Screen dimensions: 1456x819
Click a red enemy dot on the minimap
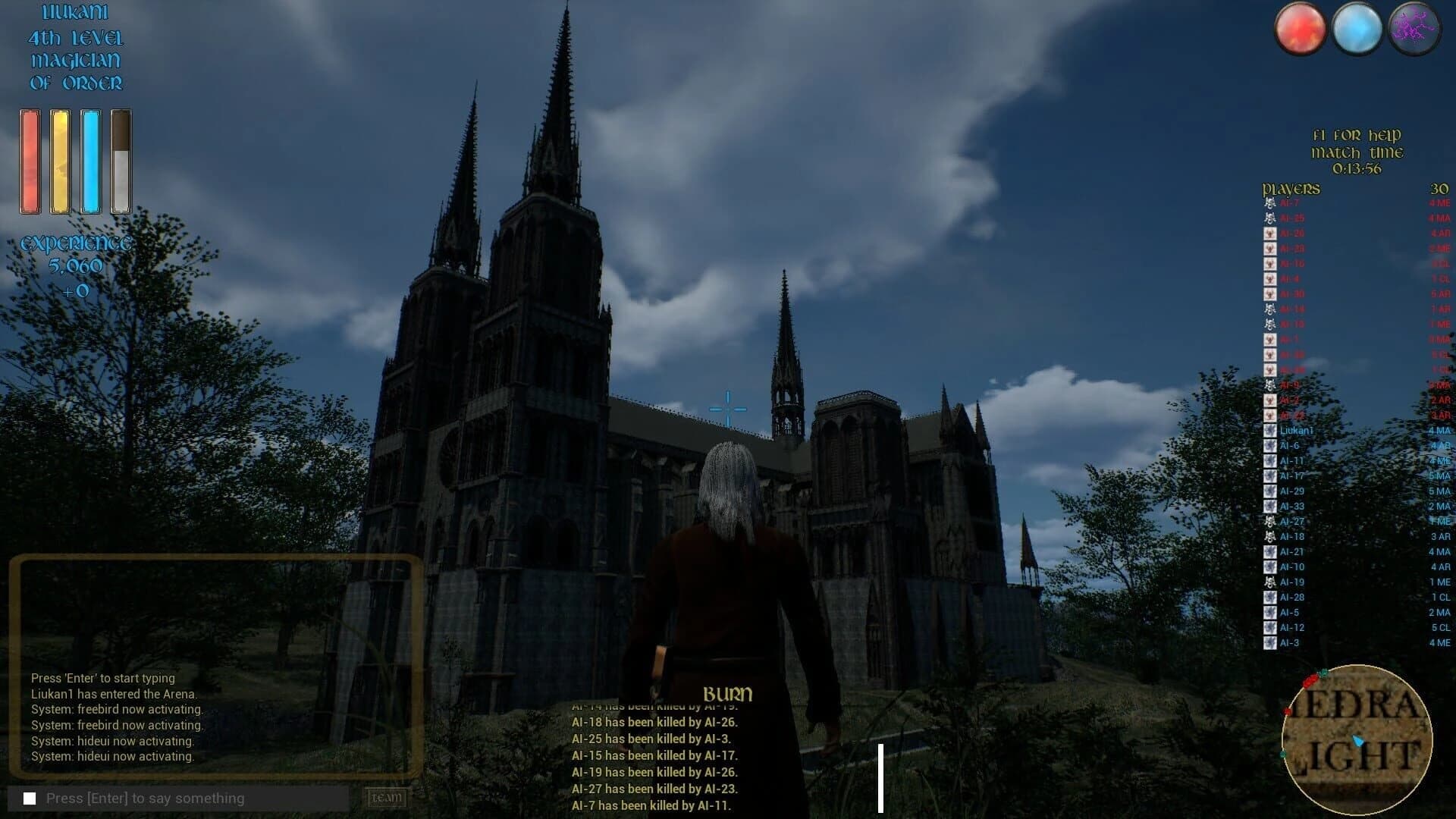tap(1310, 682)
